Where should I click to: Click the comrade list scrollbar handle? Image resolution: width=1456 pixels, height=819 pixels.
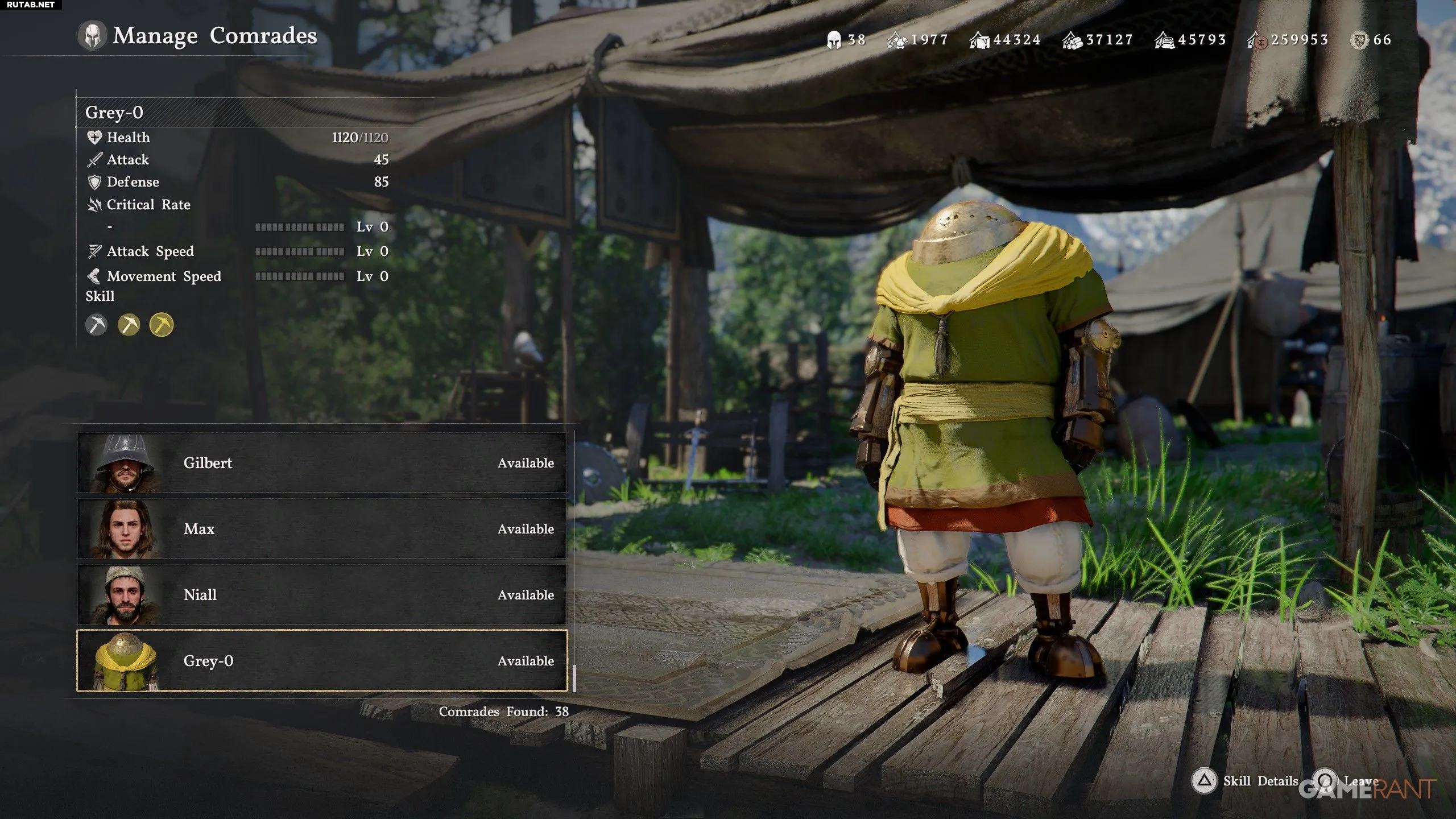click(x=574, y=678)
